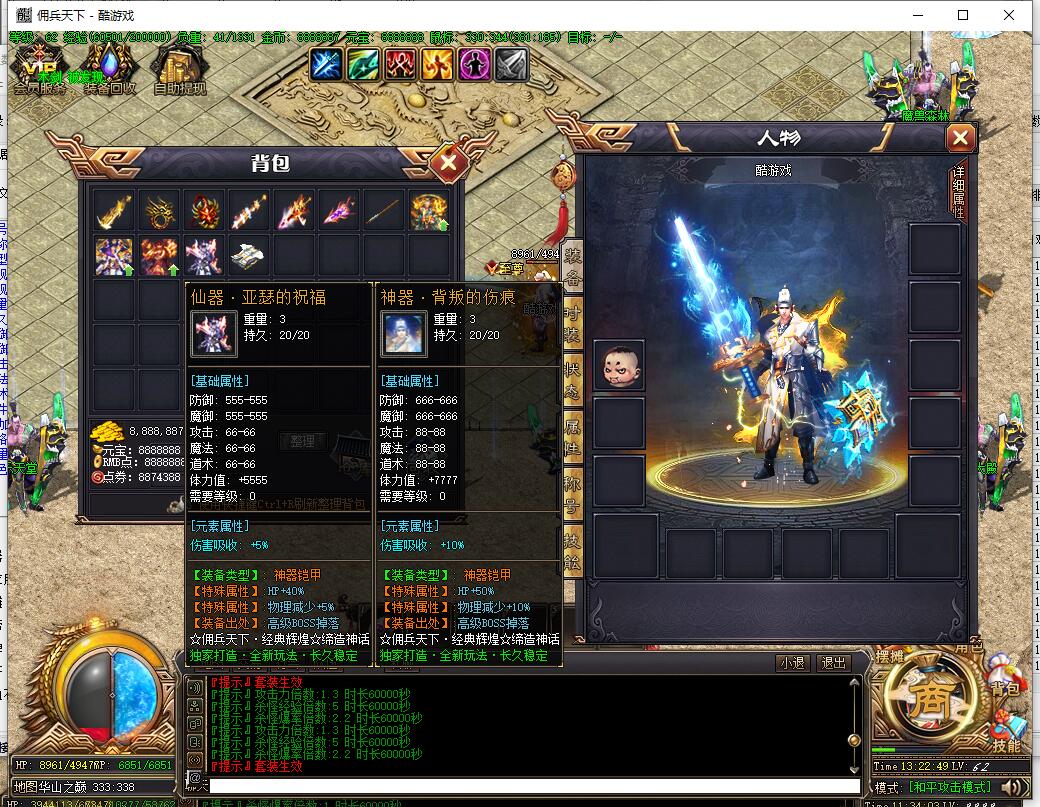Click the 退出 exit button
This screenshot has width=1040, height=807.
click(832, 663)
